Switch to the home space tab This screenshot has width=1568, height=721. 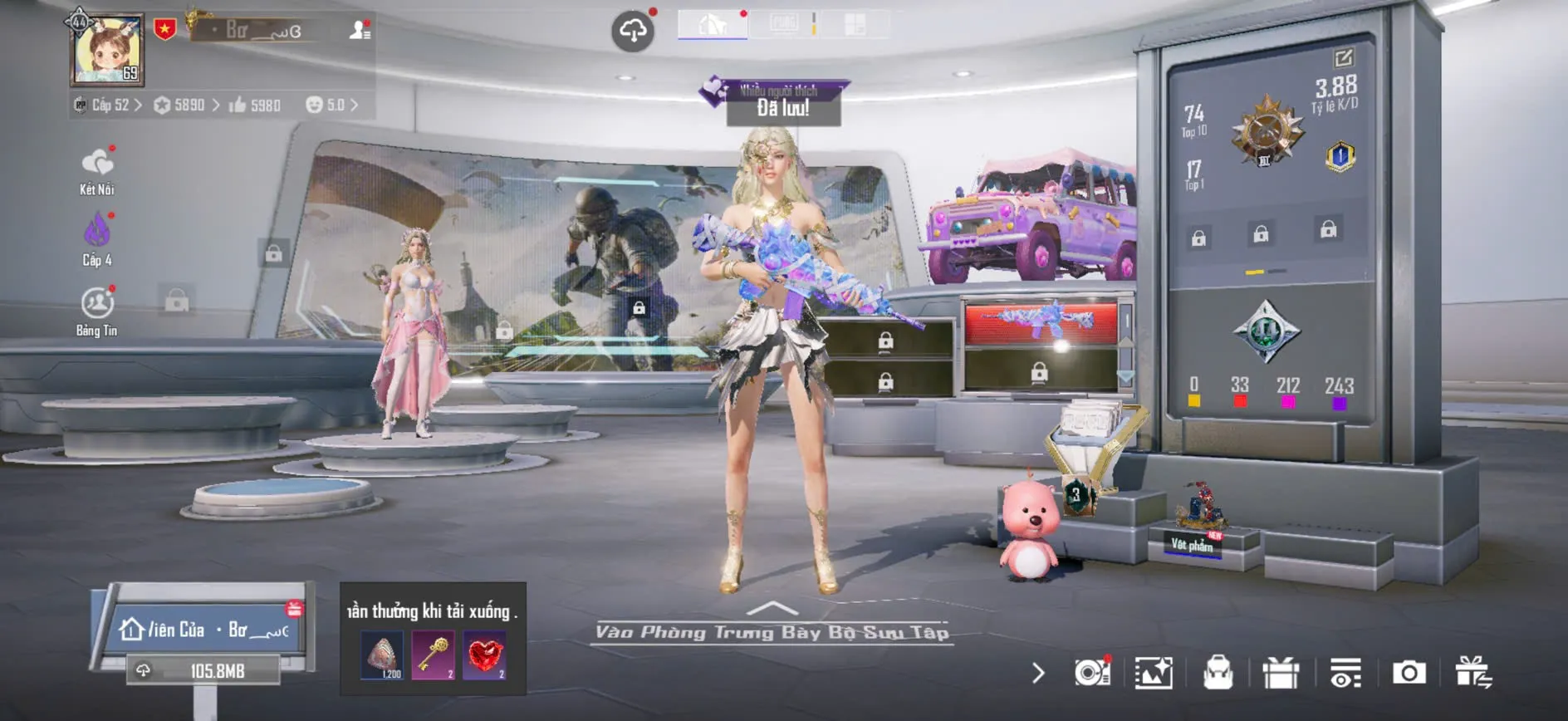pyautogui.click(x=712, y=24)
